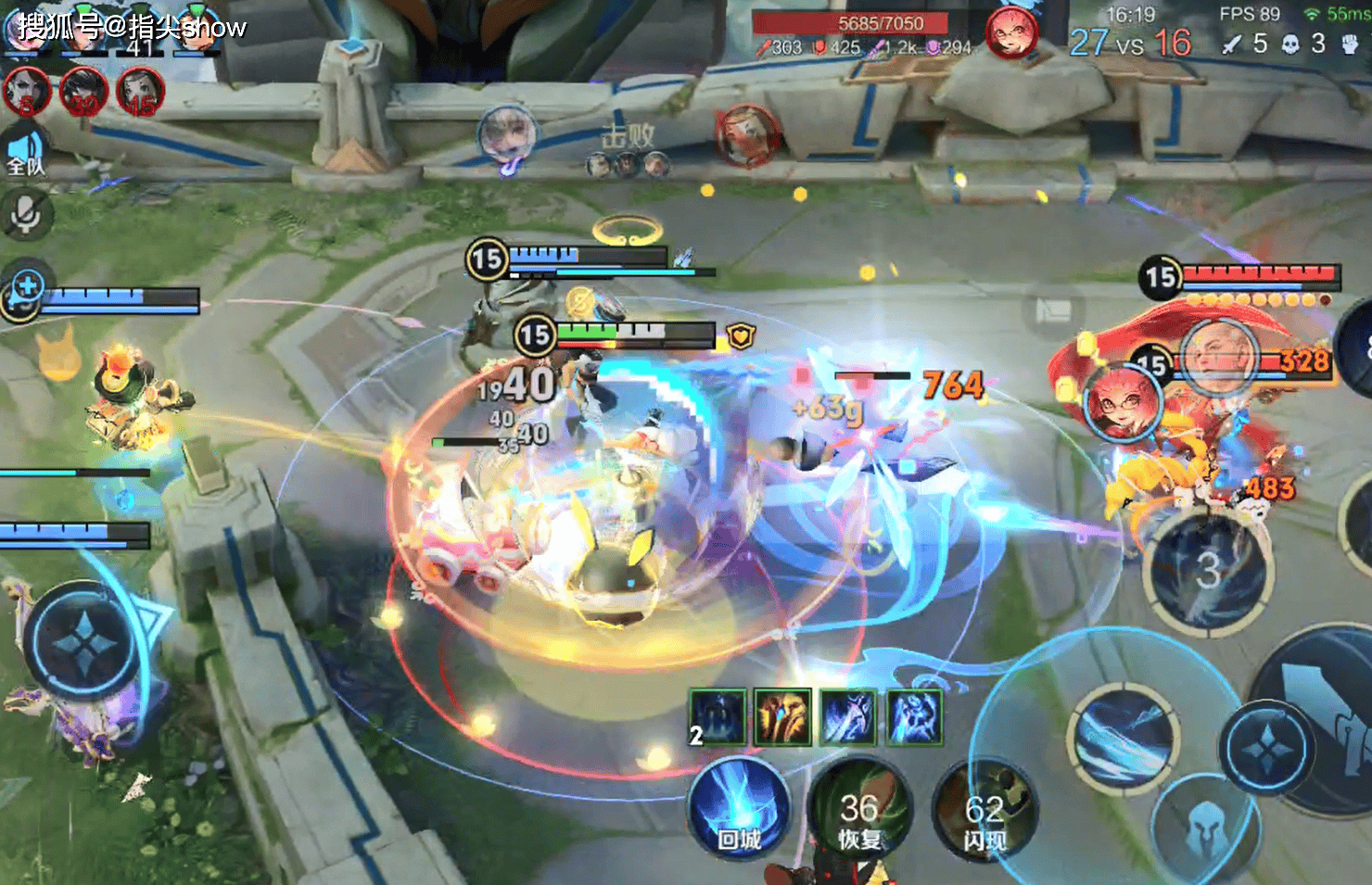
Task: Tap the 回城 recall button
Action: tap(738, 809)
